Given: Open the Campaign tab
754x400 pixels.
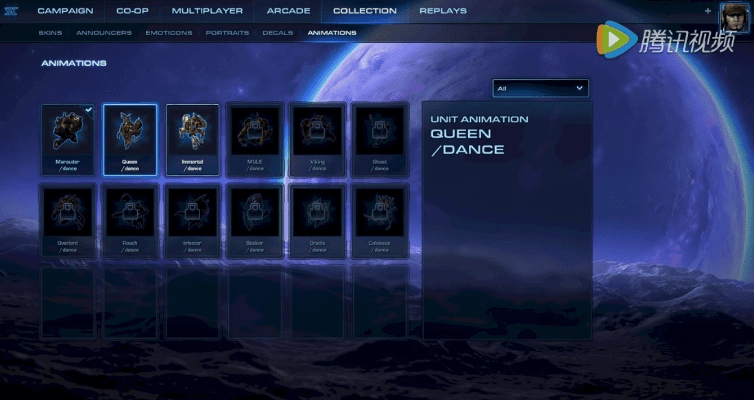Looking at the screenshot, I should (65, 11).
